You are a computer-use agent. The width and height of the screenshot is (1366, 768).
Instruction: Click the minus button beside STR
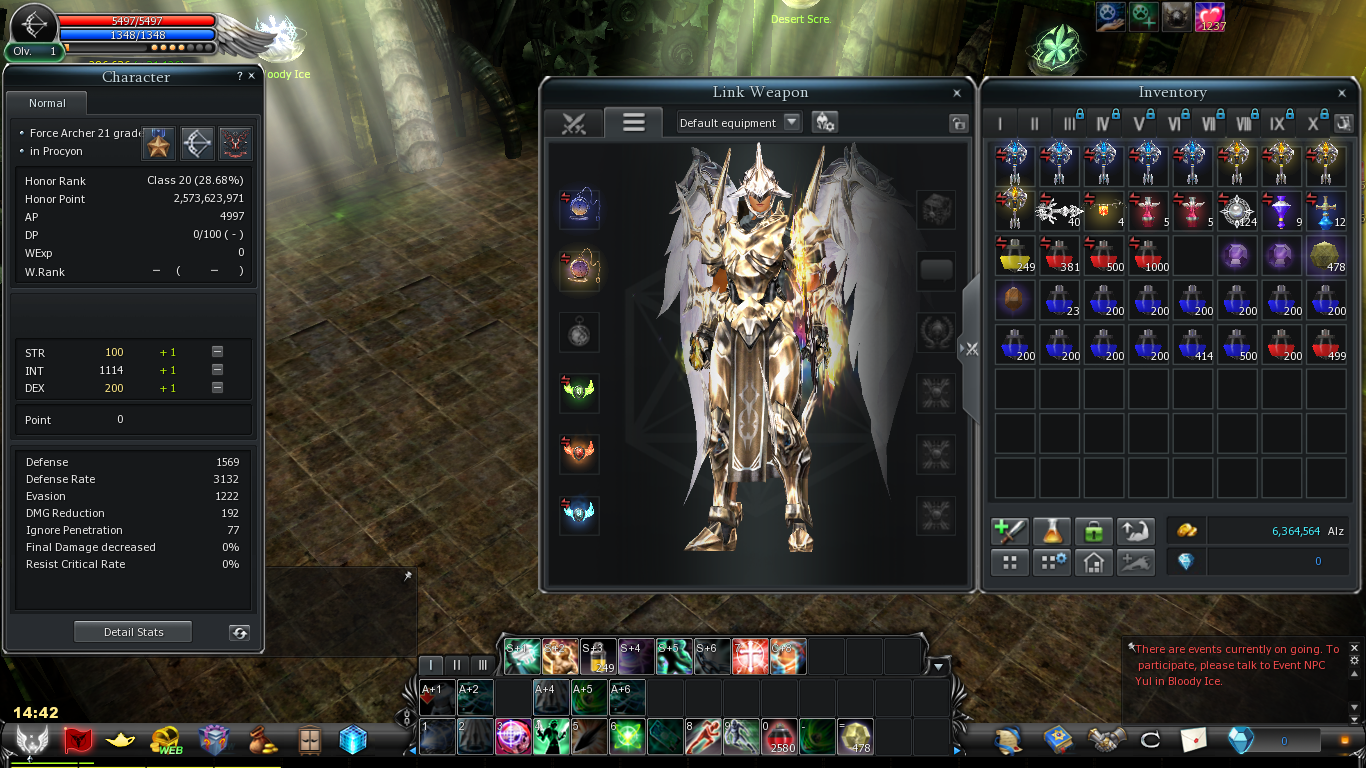[x=217, y=352]
